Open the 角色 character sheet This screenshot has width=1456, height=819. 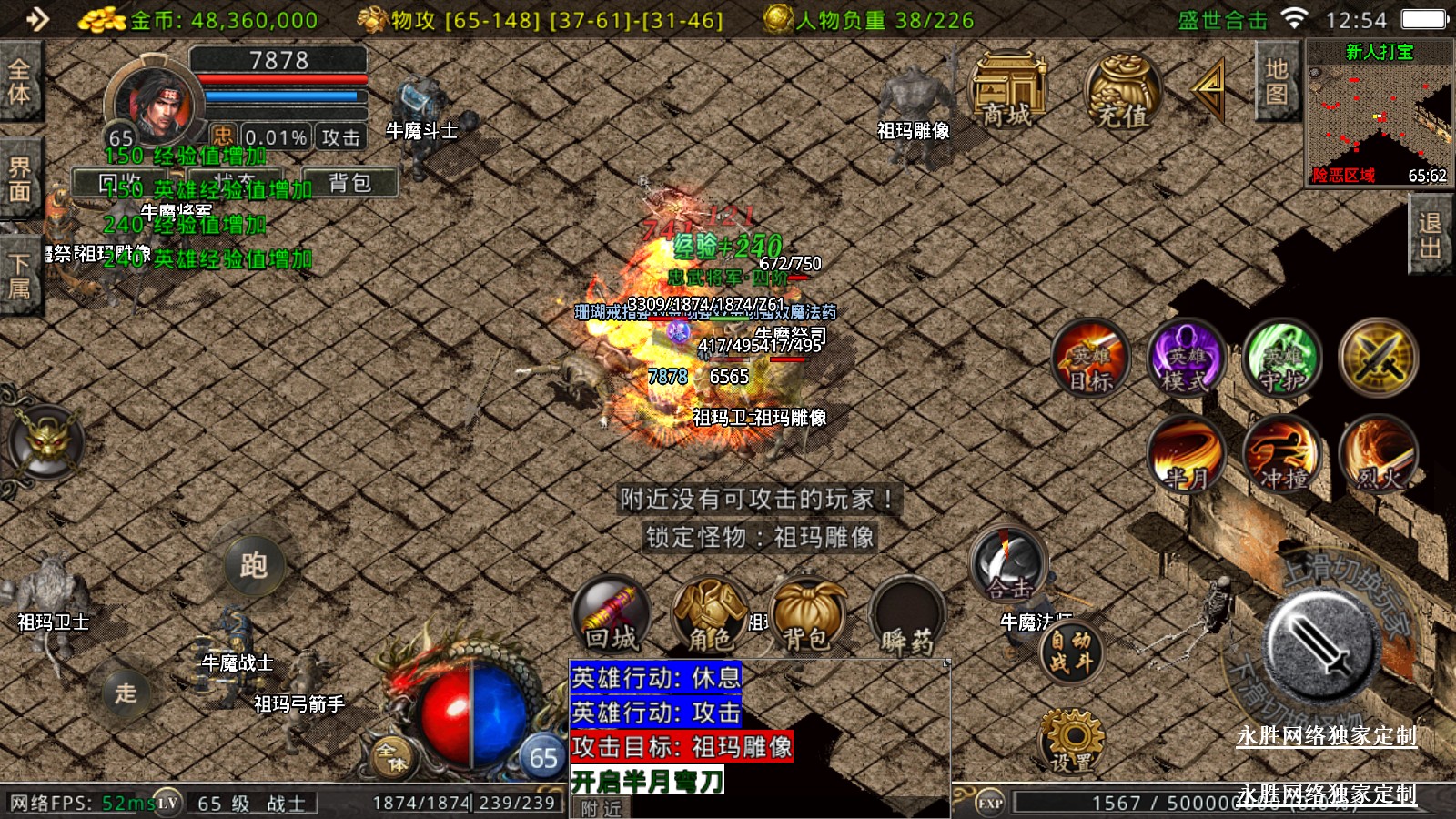pos(709,616)
